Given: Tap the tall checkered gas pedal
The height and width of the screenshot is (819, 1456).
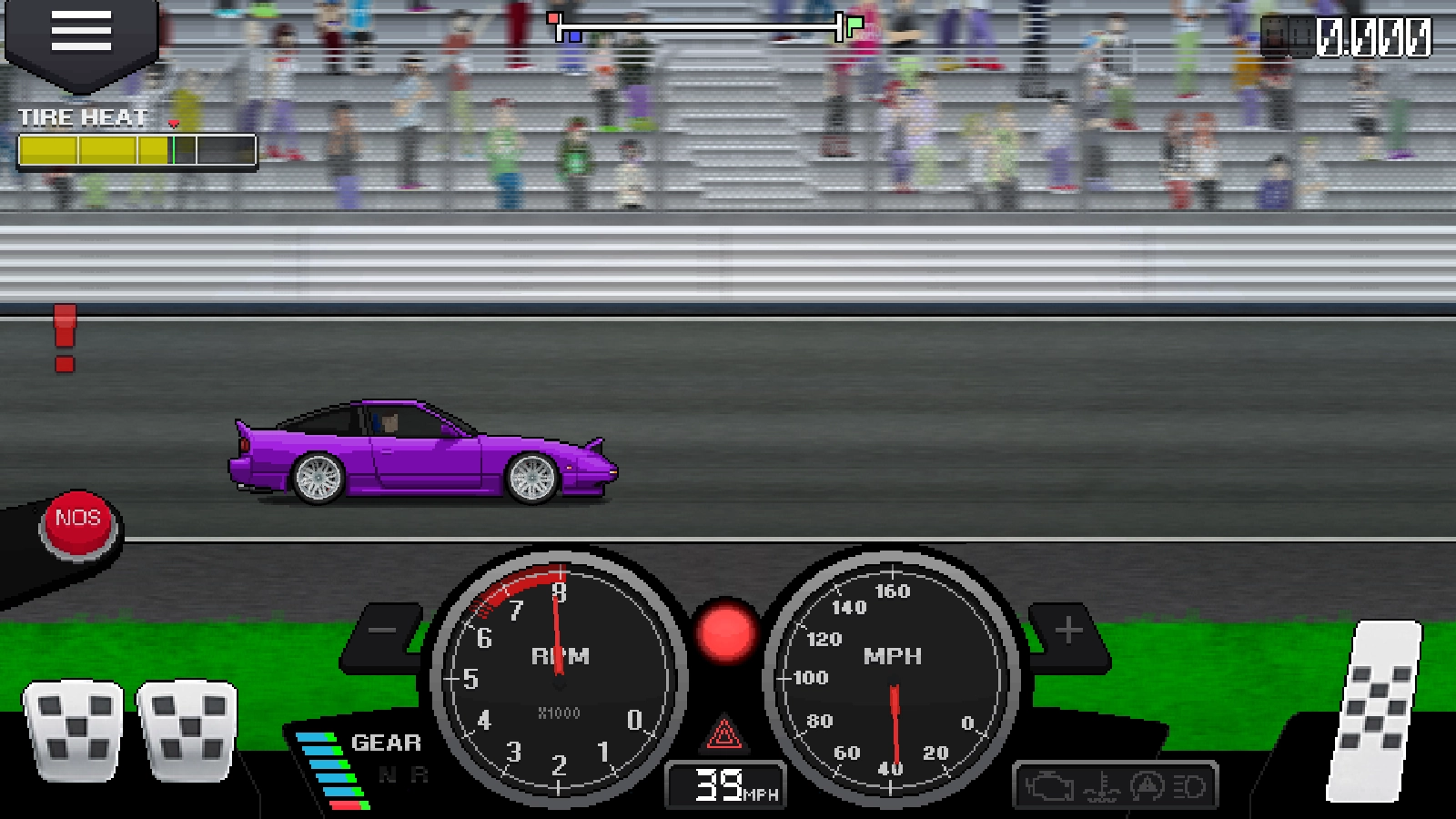Looking at the screenshot, I should (x=1376, y=712).
